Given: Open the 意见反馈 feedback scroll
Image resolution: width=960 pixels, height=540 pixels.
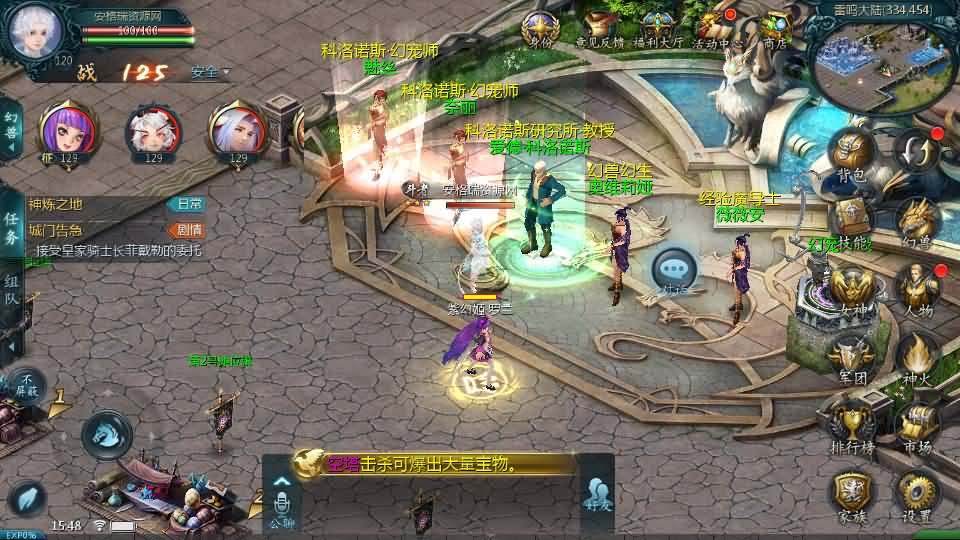Looking at the screenshot, I should click(600, 28).
